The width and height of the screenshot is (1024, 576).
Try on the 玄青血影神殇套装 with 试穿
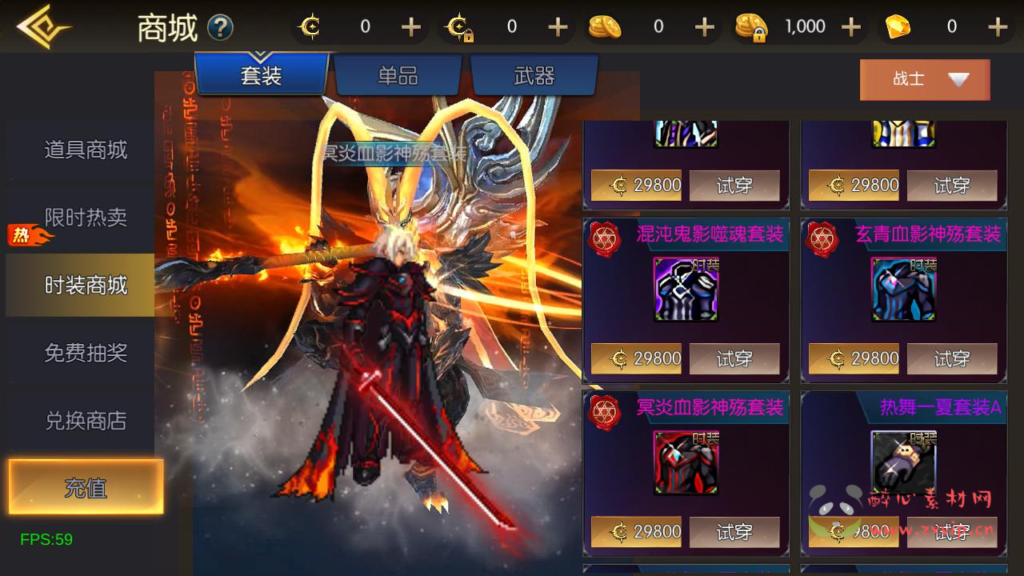pos(951,358)
